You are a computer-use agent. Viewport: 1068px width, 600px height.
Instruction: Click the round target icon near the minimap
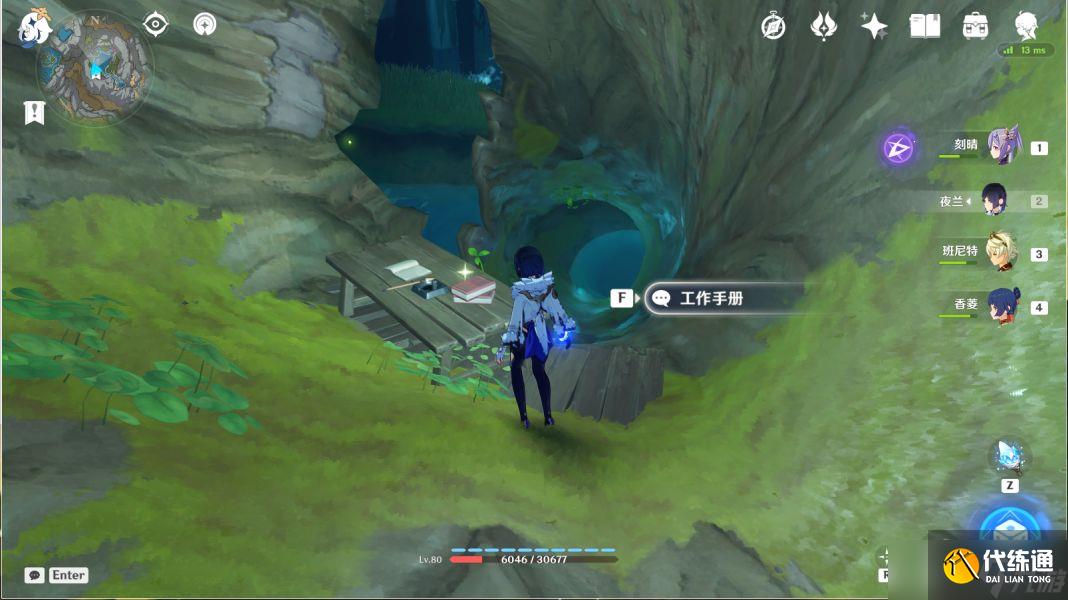(x=205, y=24)
